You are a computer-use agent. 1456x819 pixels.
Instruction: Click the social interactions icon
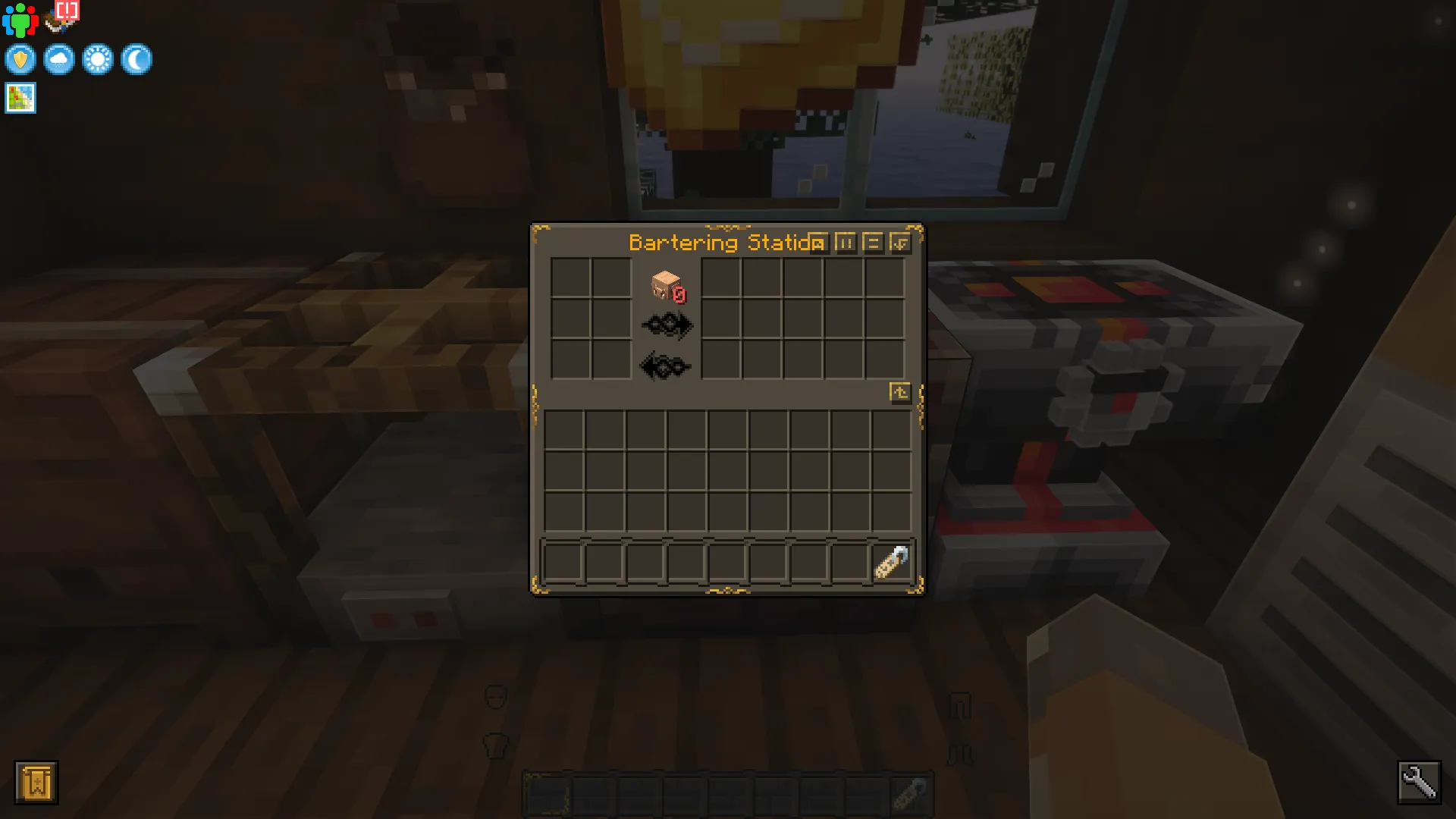[x=20, y=19]
